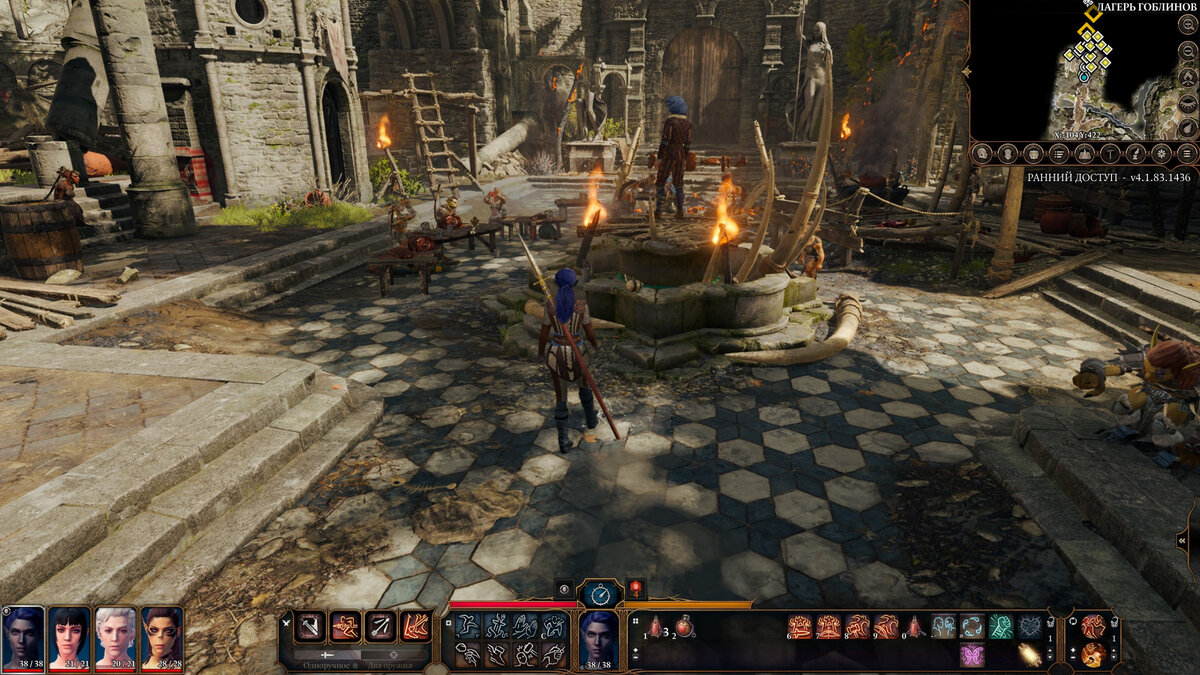Open the main menu list button
This screenshot has height=675, width=1200.
[1187, 153]
